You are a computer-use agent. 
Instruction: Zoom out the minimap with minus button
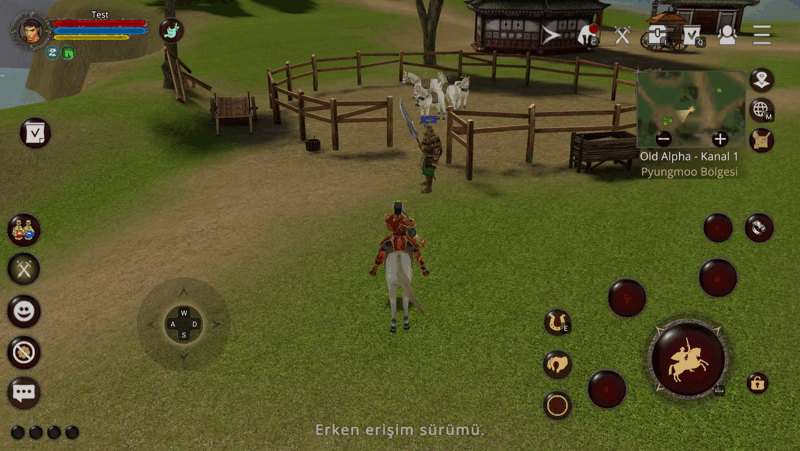click(664, 139)
